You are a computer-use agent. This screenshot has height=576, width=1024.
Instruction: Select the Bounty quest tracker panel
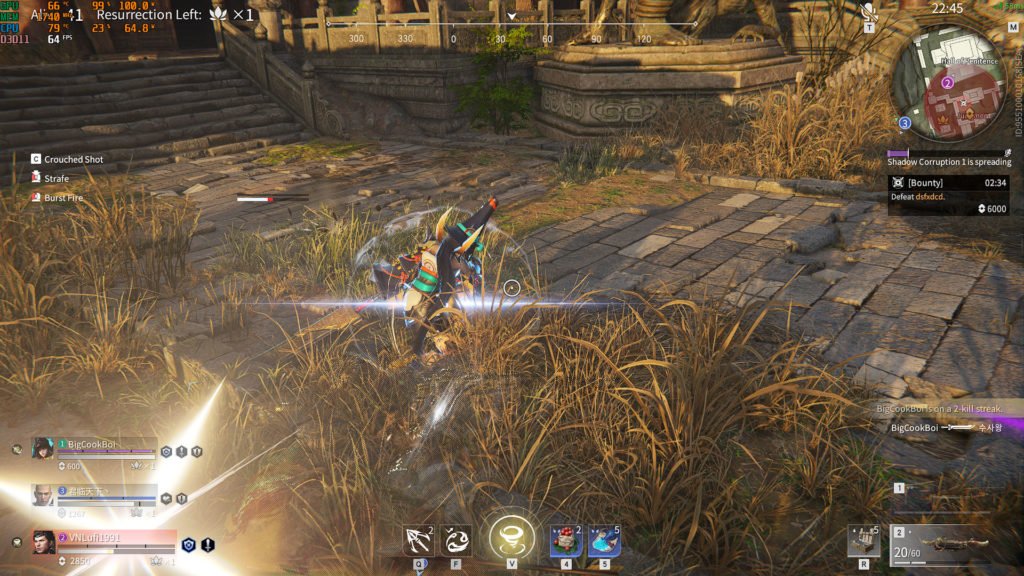coord(948,195)
